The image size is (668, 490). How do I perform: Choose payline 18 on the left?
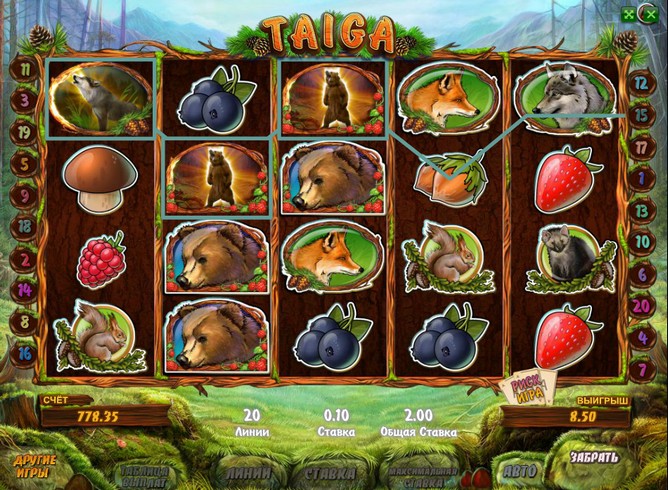pyautogui.click(x=22, y=227)
